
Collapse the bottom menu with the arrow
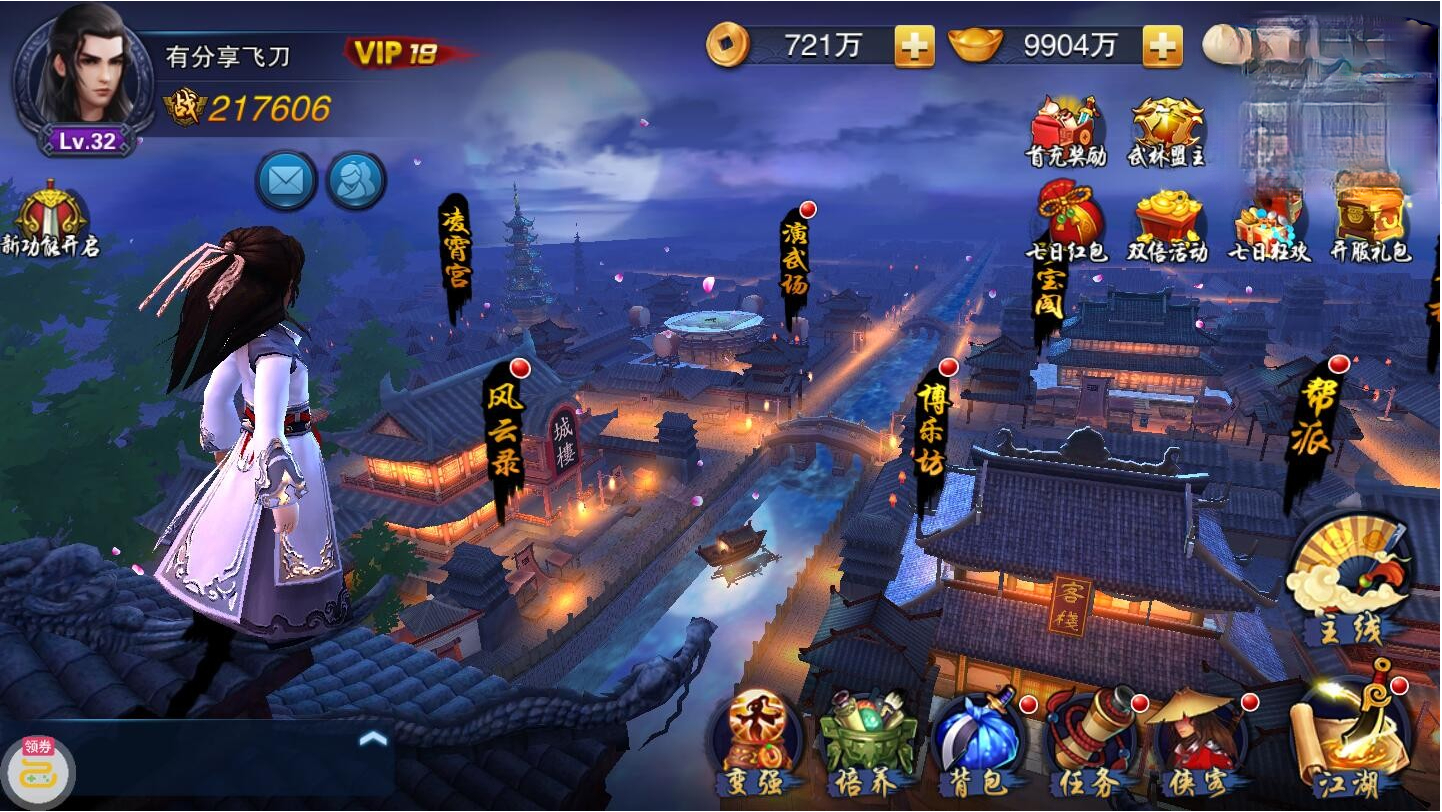[x=374, y=737]
